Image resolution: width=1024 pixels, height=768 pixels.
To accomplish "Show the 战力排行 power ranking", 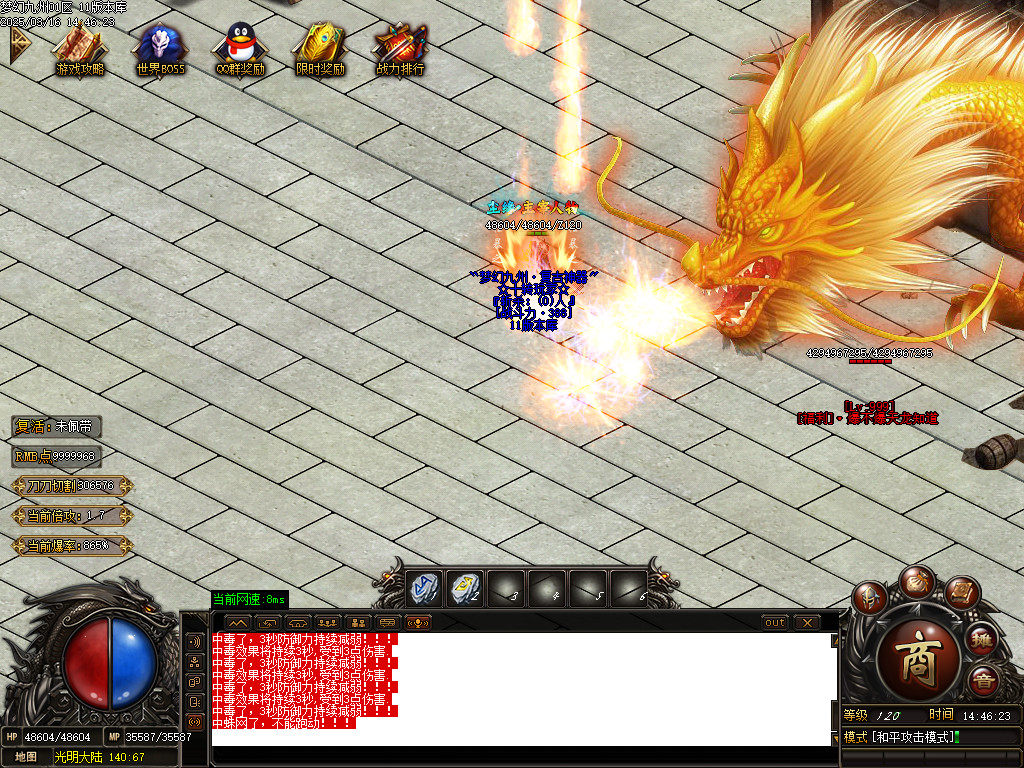I will 400,48.
